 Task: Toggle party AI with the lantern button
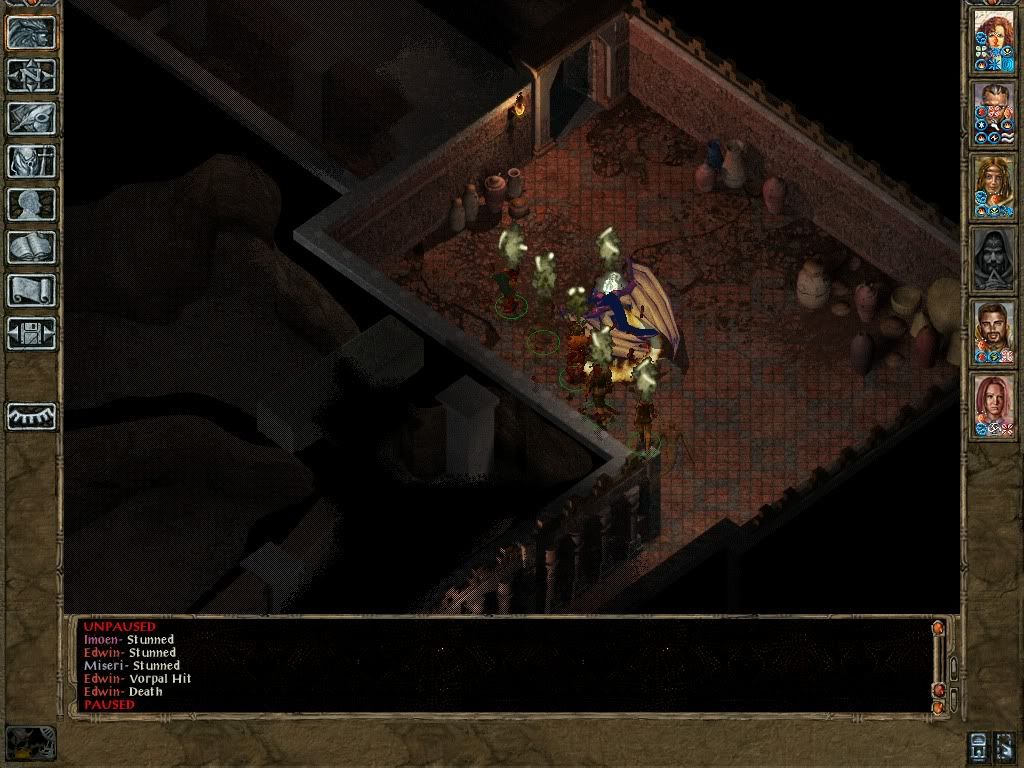click(x=979, y=748)
